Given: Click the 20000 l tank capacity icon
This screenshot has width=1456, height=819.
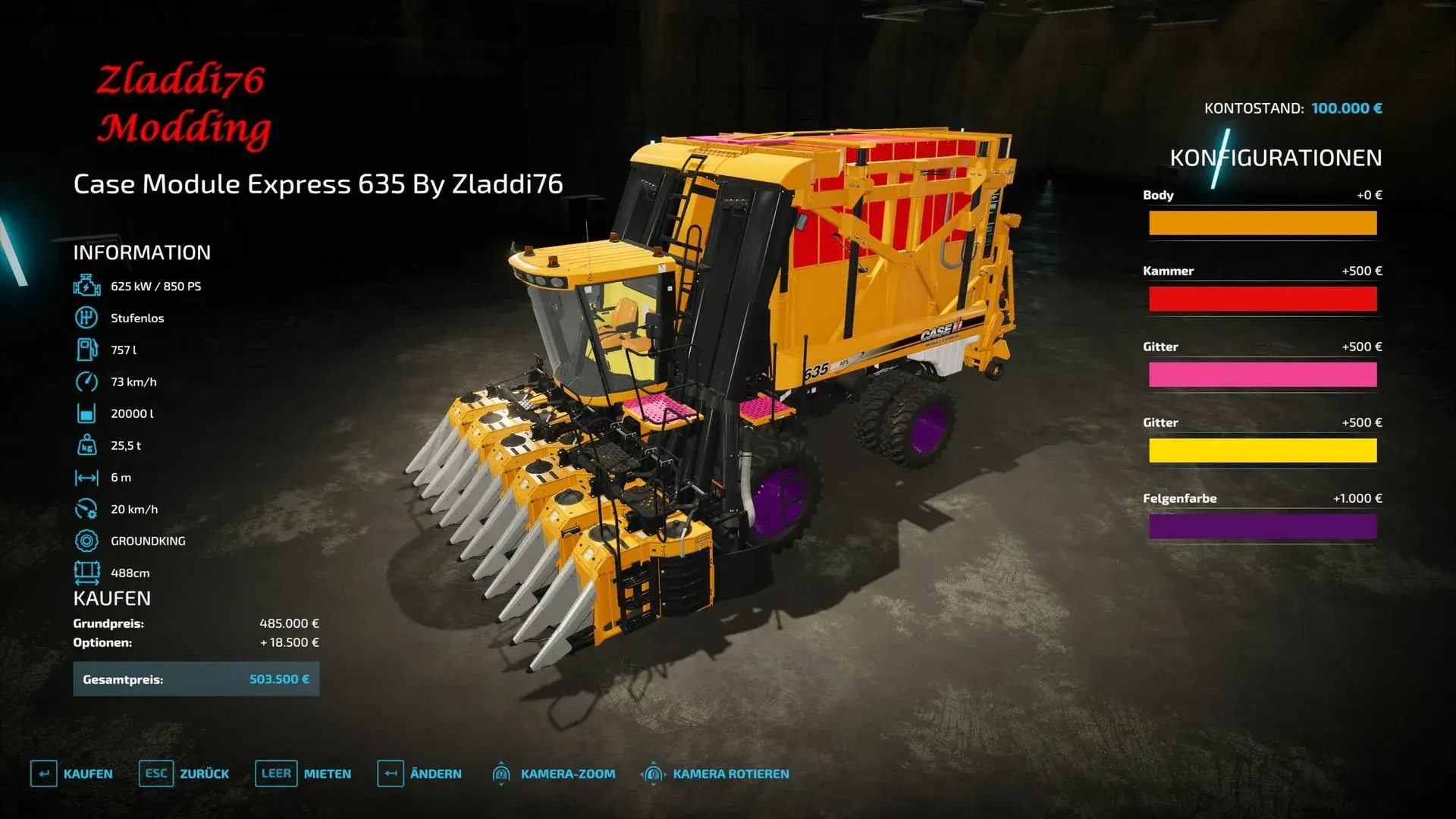Looking at the screenshot, I should [x=87, y=413].
